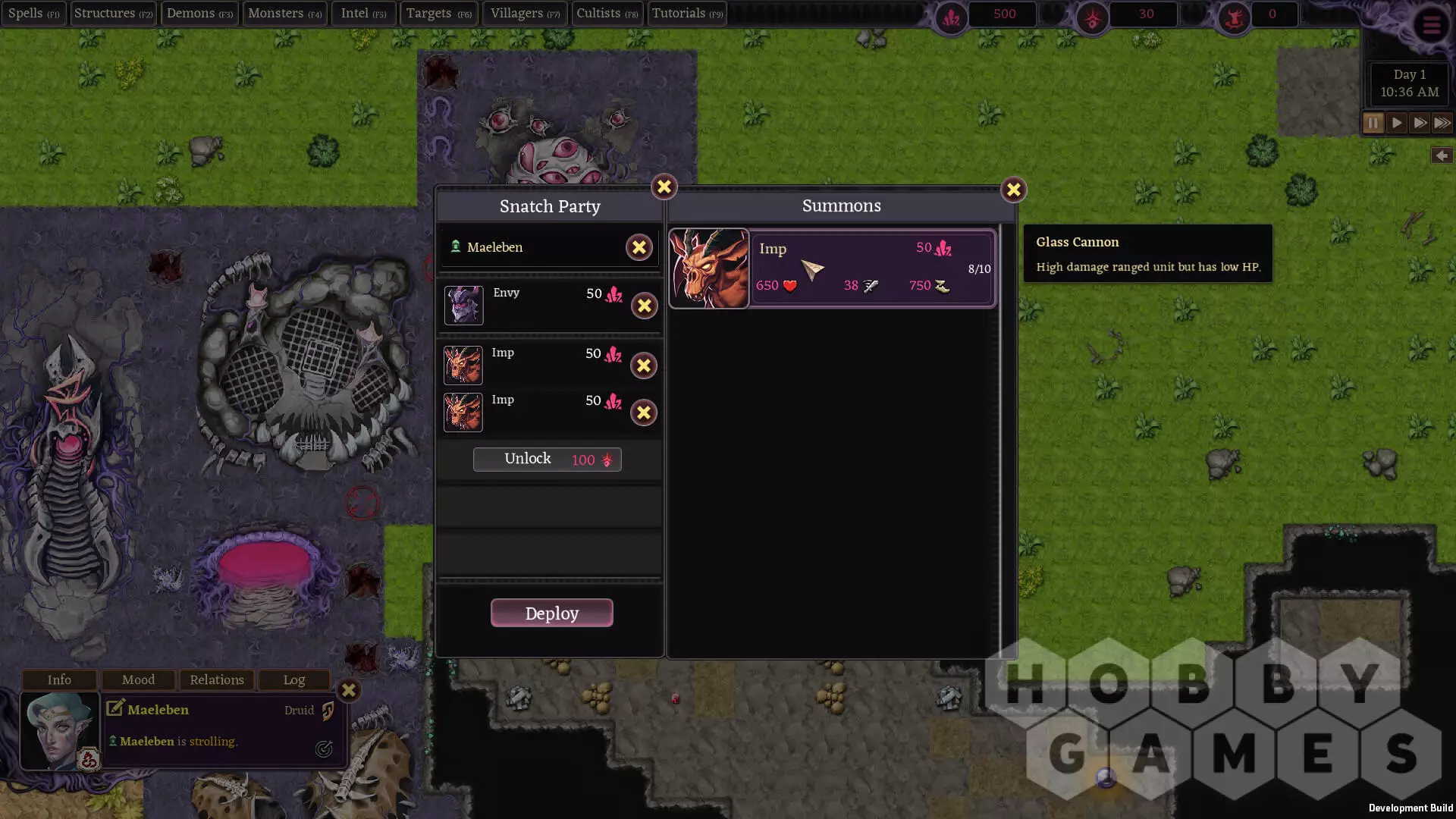View the villager Log tab
This screenshot has height=819, width=1456.
tap(294, 679)
